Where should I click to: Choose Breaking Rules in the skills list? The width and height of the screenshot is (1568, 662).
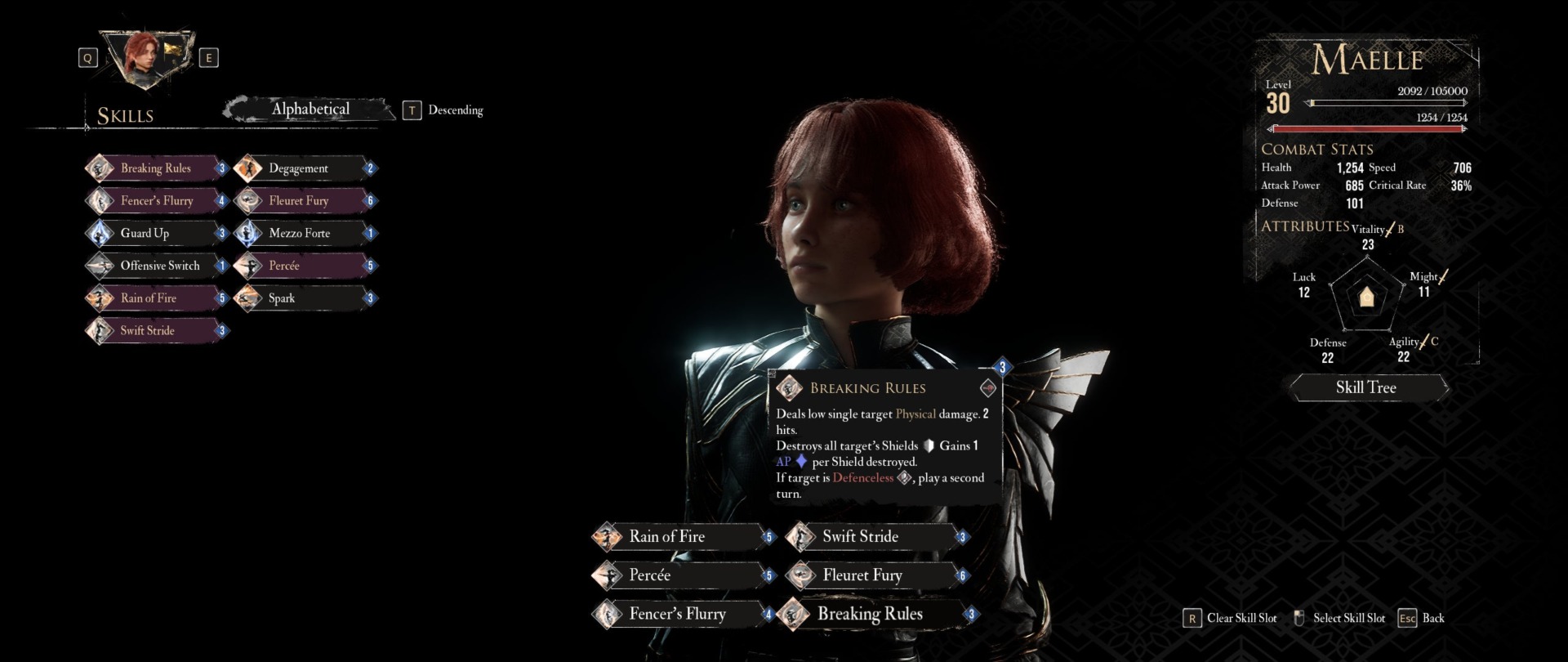tap(155, 168)
